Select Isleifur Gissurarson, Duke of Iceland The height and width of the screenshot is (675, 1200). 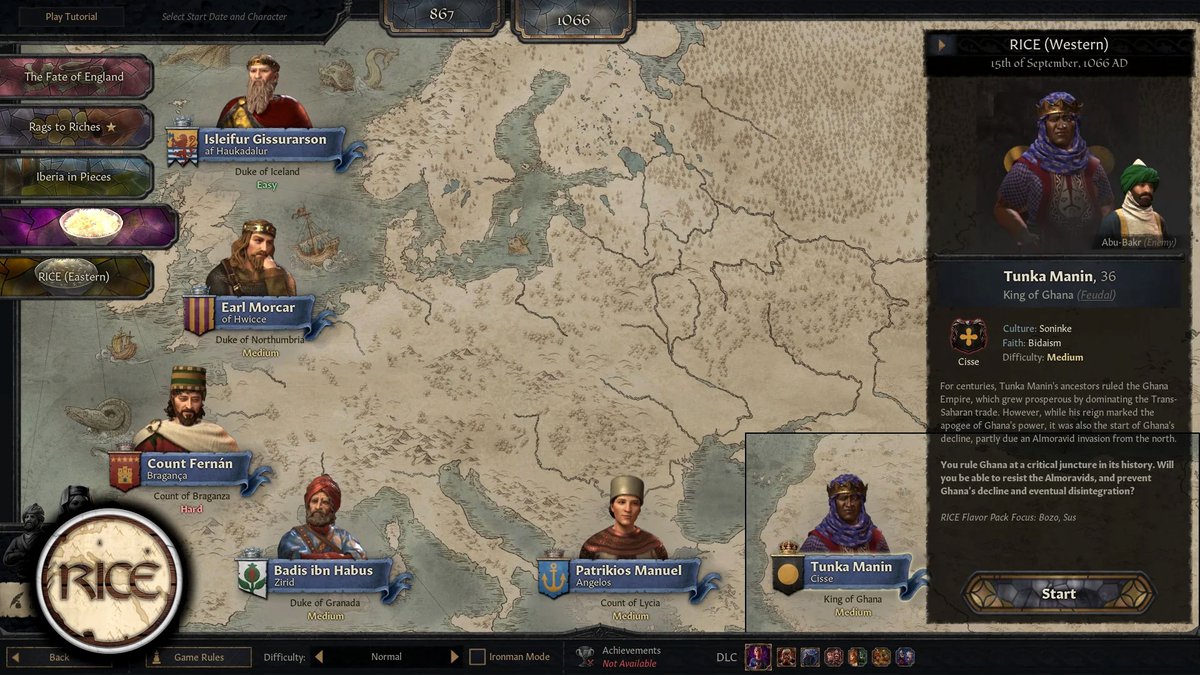(x=264, y=140)
